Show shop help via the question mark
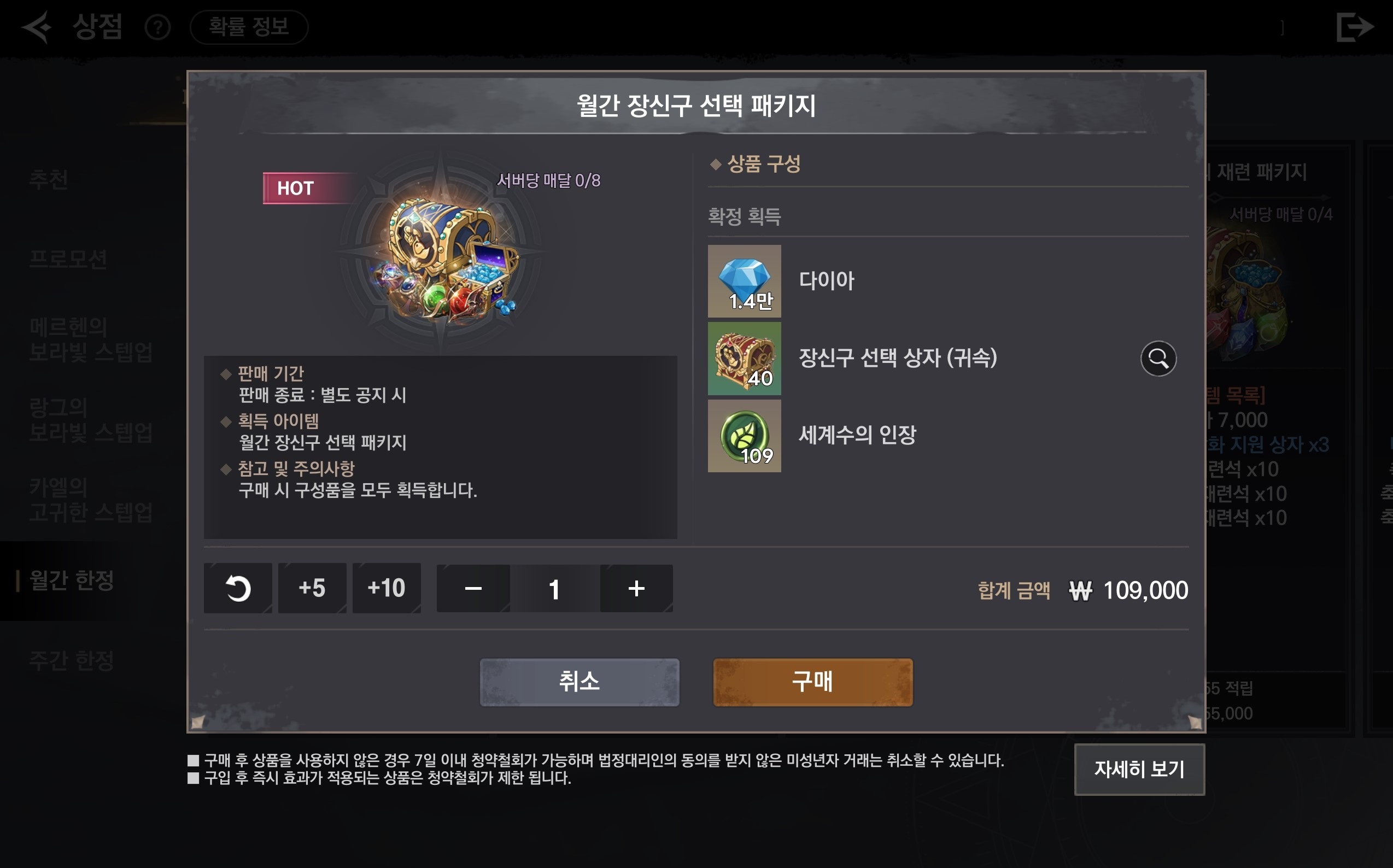 157,27
